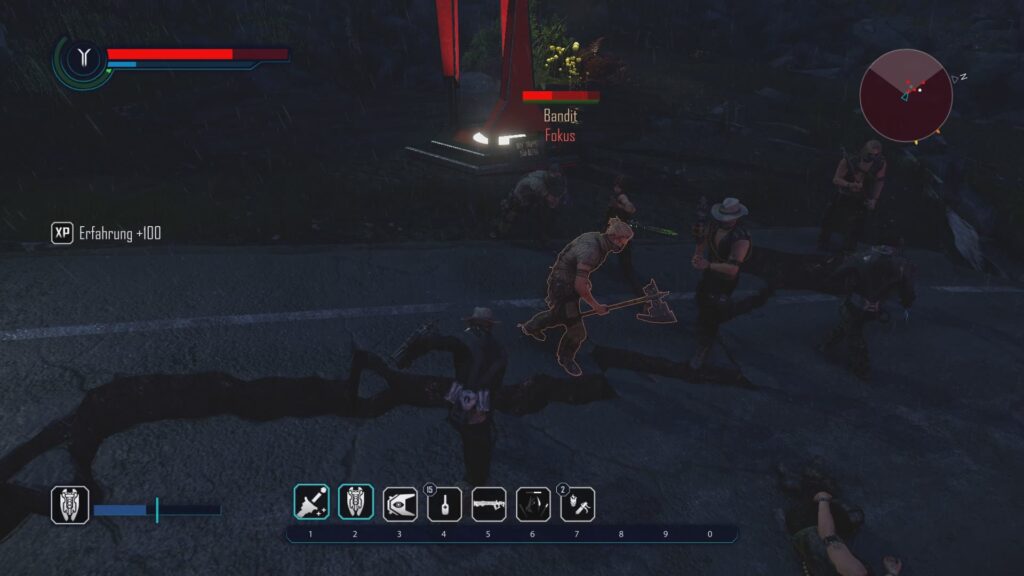Select the bottle item with count 15
The image size is (1024, 576).
click(x=444, y=504)
